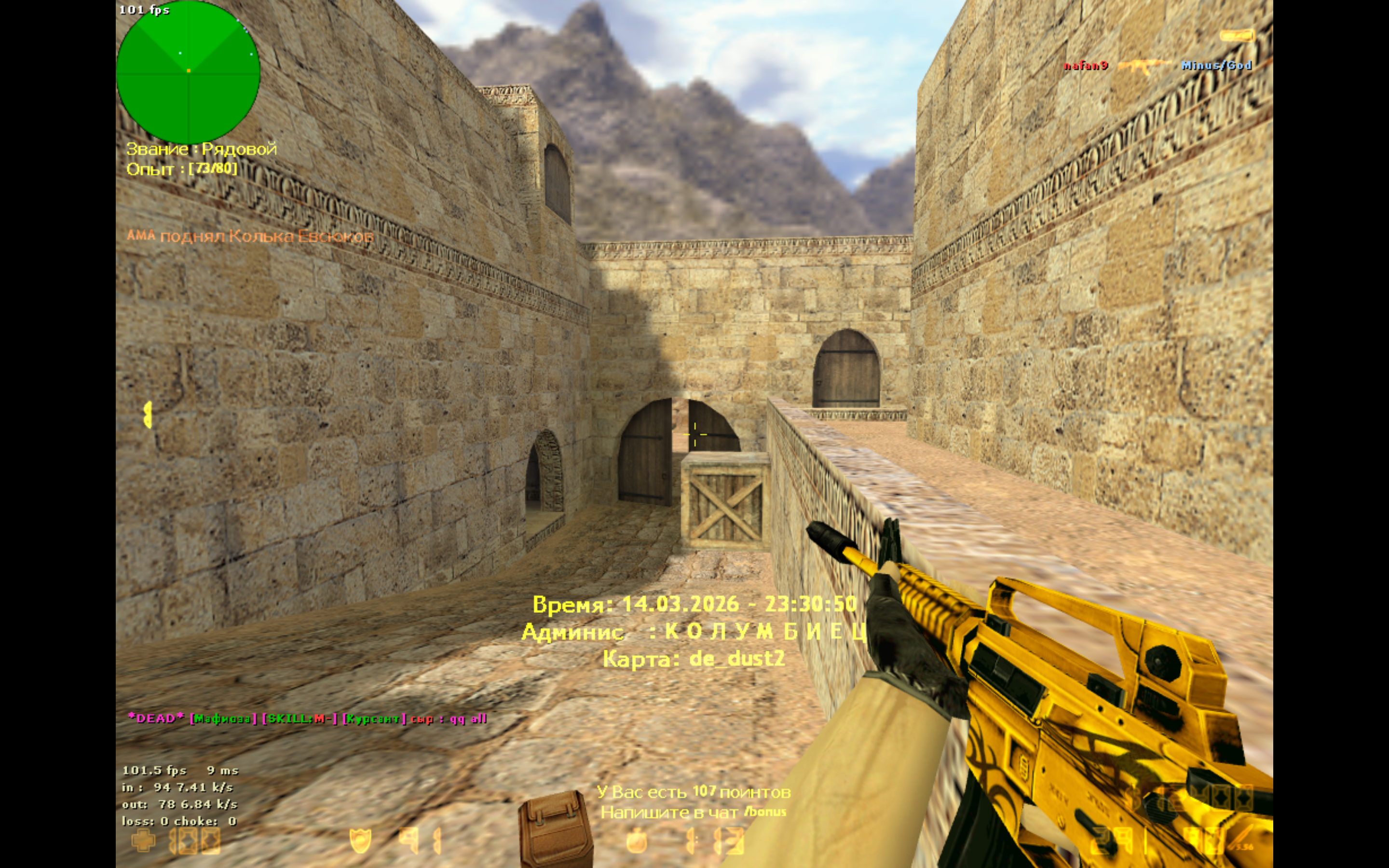Image resolution: width=1389 pixels, height=868 pixels.
Task: Select the round timer stopwatch icon
Action: 636,841
